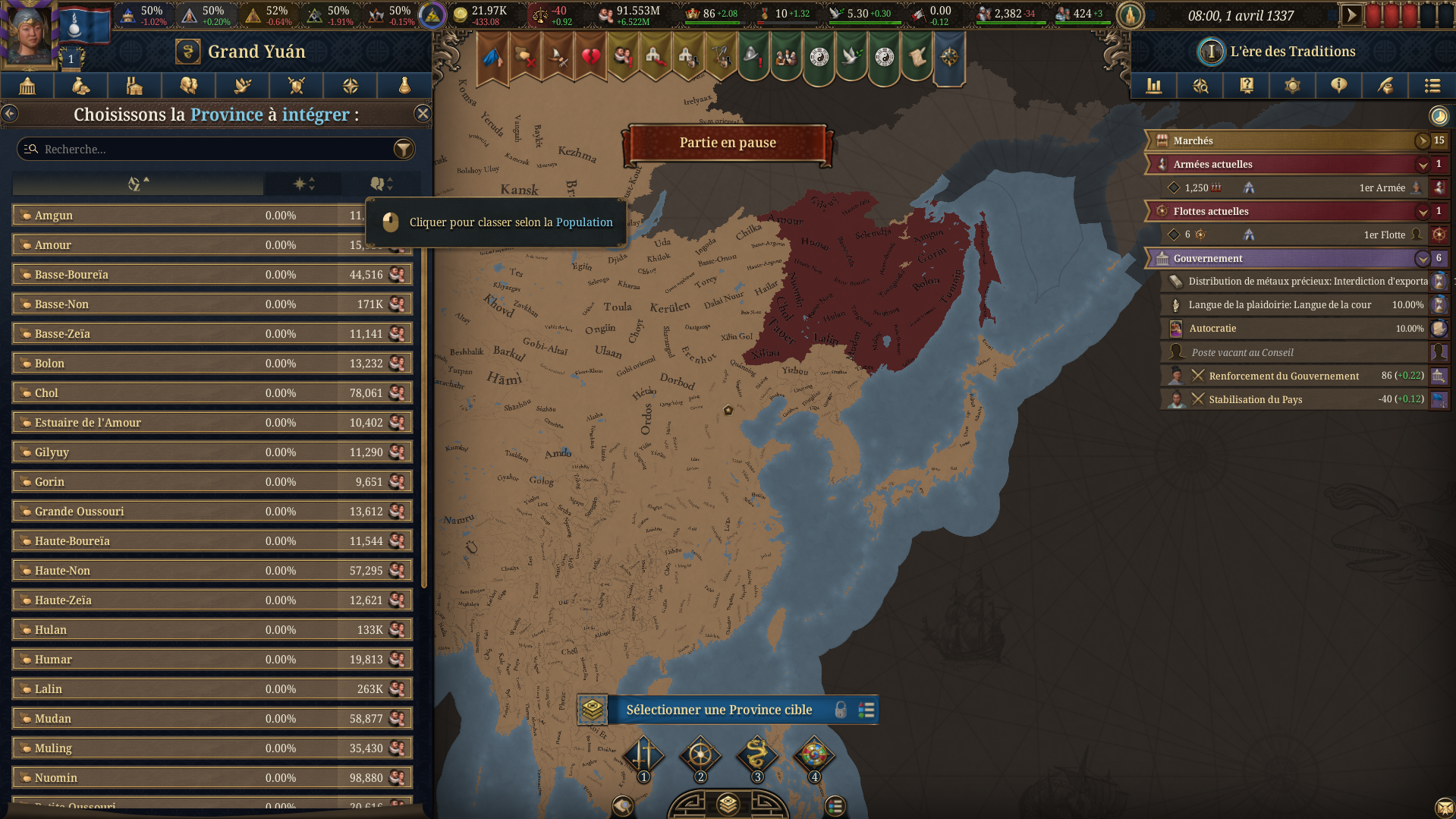This screenshot has height=819, width=1456.
Task: Click the statistics bar-chart icon
Action: (1154, 86)
